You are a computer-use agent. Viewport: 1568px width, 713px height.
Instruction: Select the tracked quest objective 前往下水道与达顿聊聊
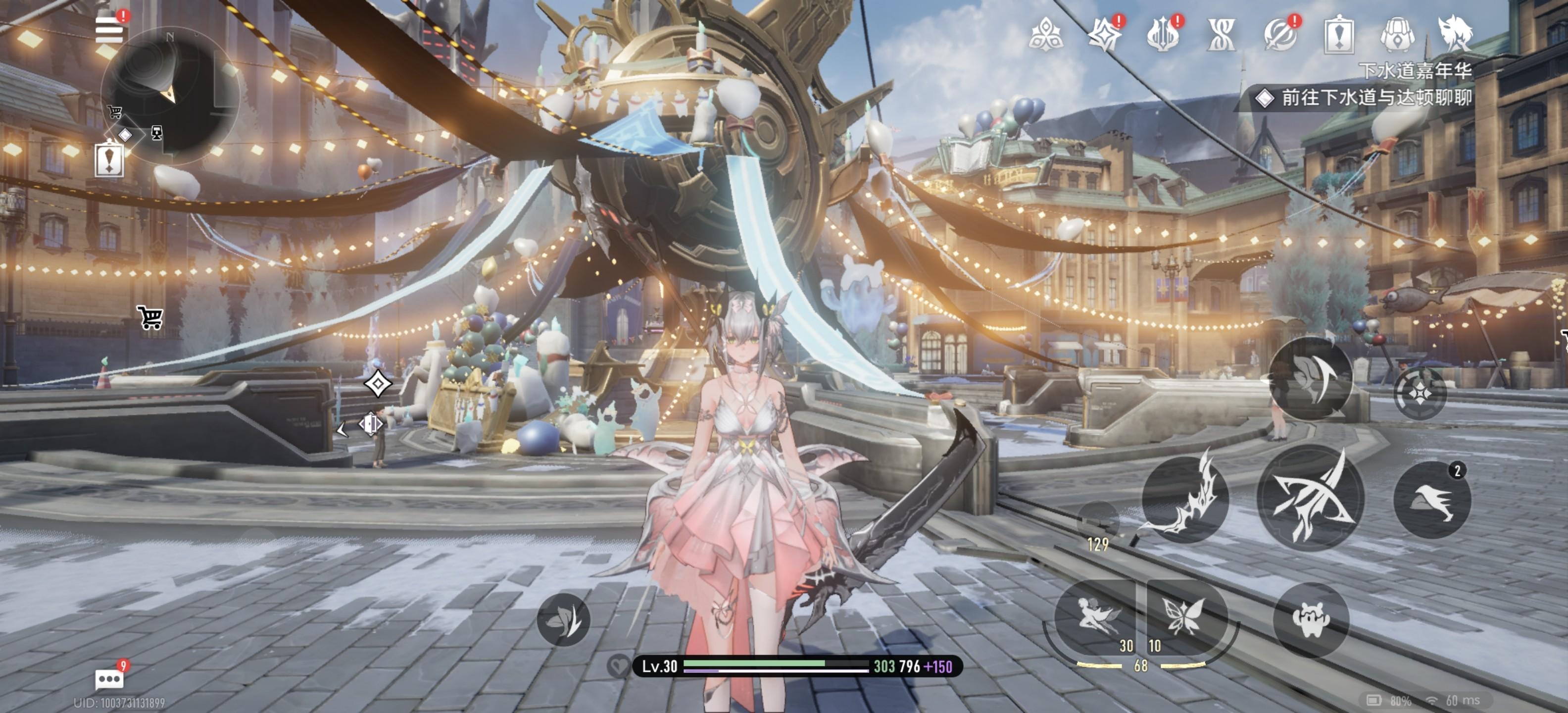(1375, 98)
